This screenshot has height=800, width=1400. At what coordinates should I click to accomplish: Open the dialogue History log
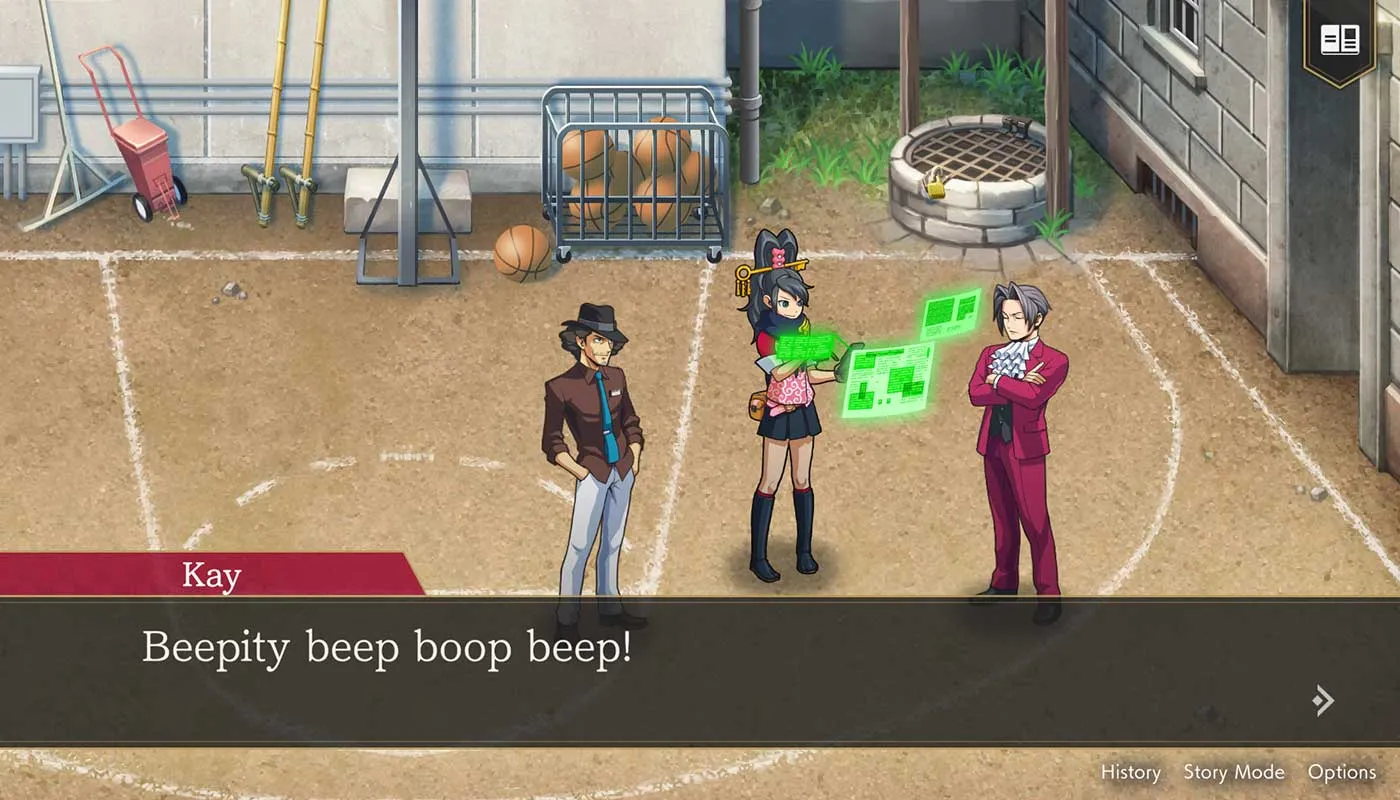tap(1130, 772)
